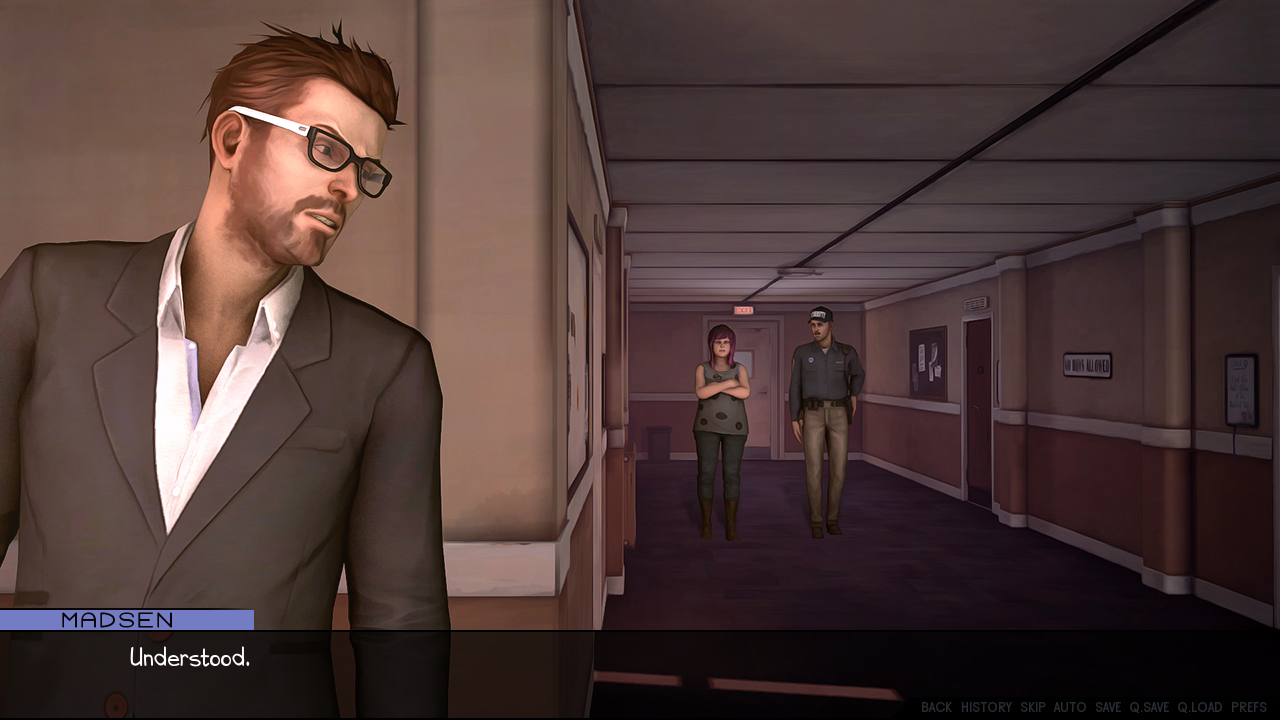Quick save with Q.Save
This screenshot has width=1280, height=720.
tap(1149, 707)
